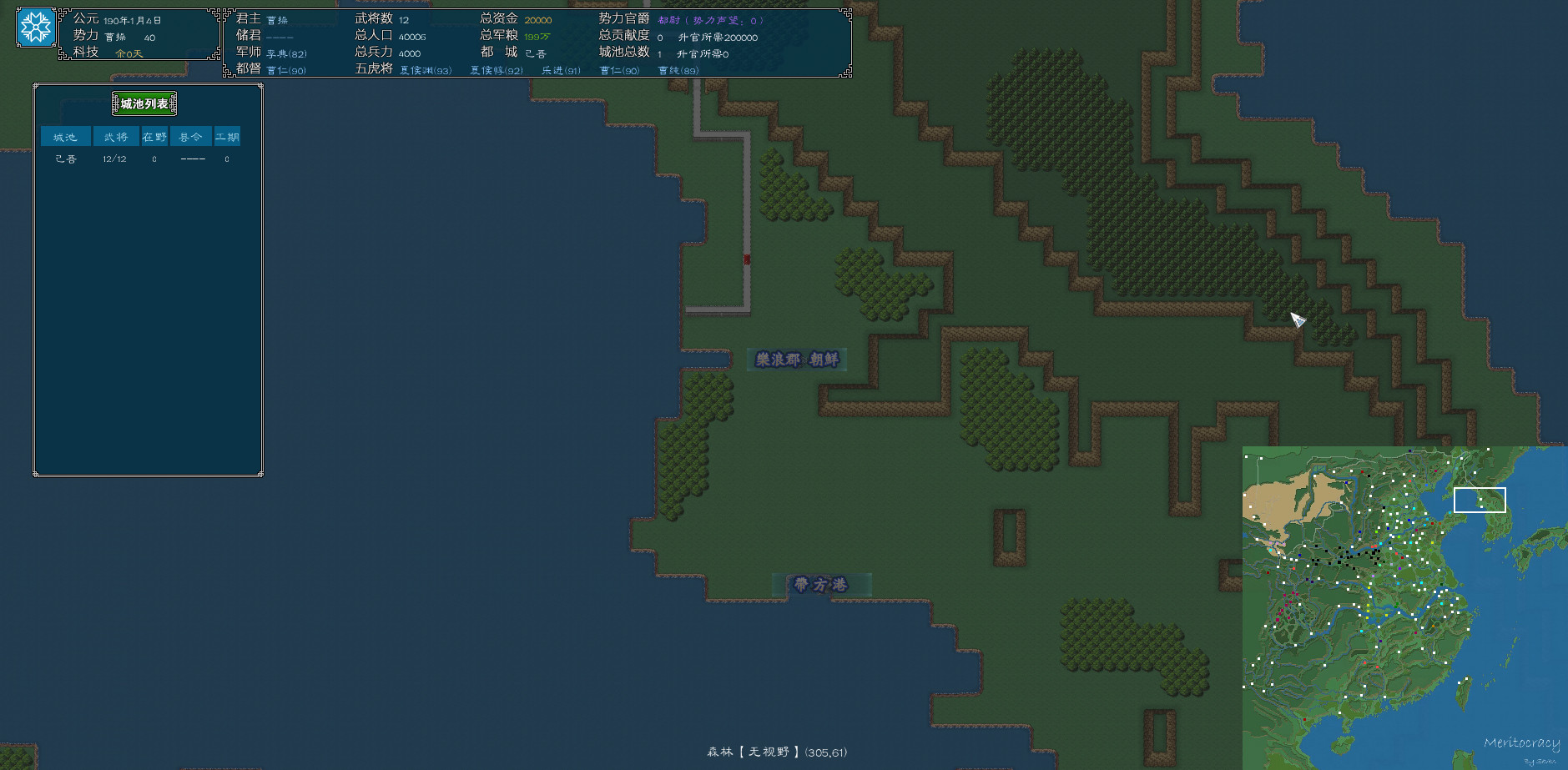1568x770 pixels.
Task: Expand the 县令 column in city list
Action: [190, 136]
